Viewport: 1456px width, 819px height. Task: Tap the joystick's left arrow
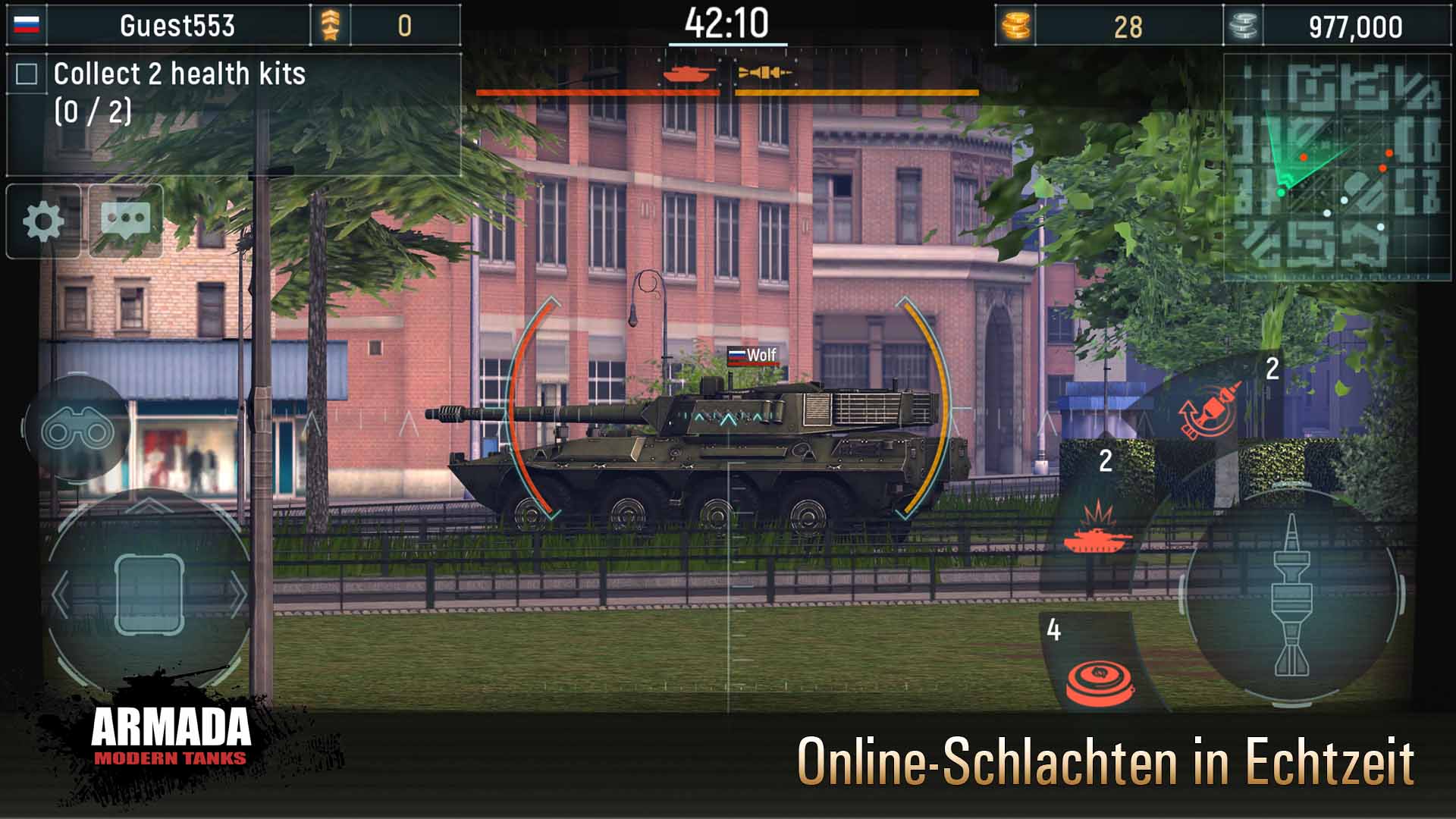[61, 595]
